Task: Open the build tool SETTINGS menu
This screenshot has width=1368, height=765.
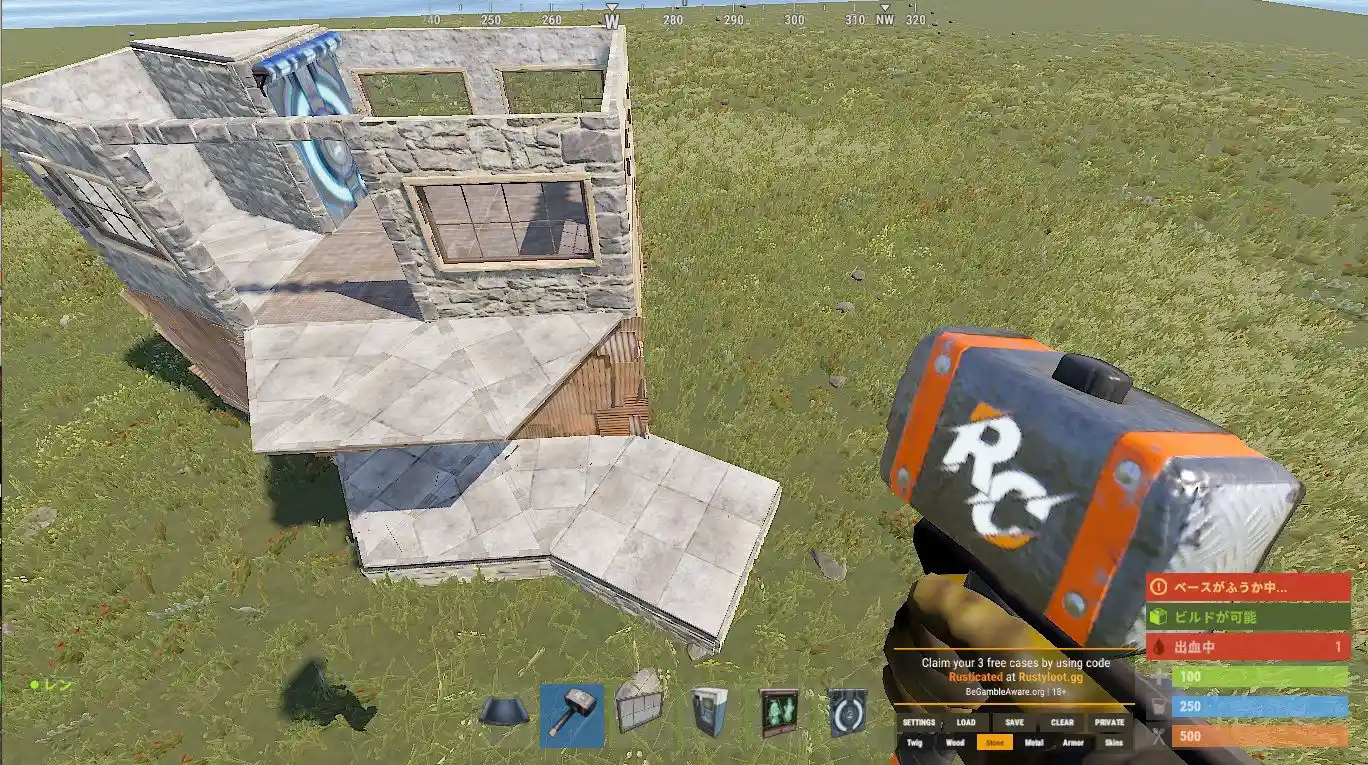Action: [x=919, y=722]
